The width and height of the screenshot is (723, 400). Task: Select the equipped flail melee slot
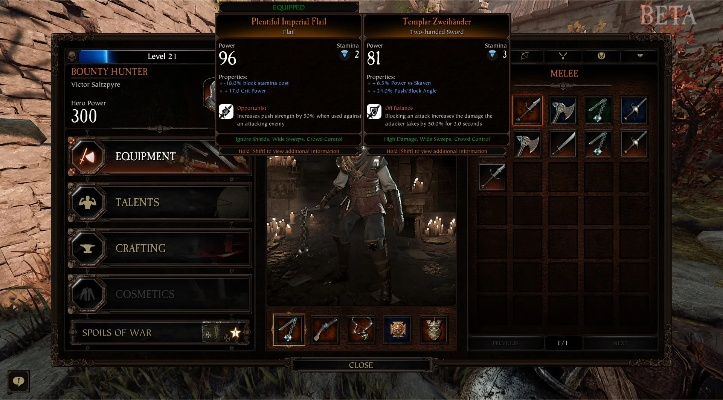(x=289, y=329)
